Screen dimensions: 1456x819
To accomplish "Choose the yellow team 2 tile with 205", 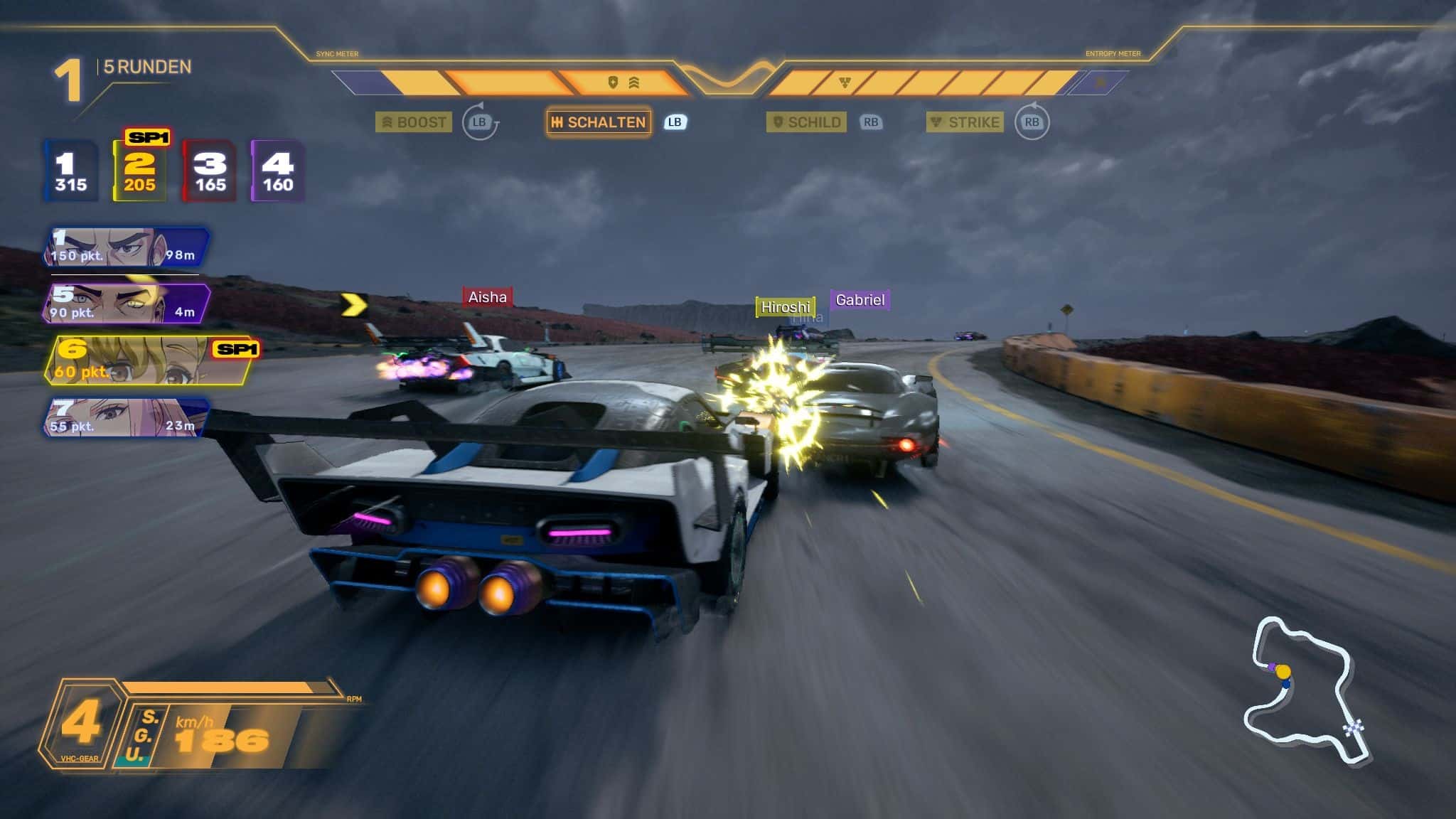I will click(x=139, y=171).
